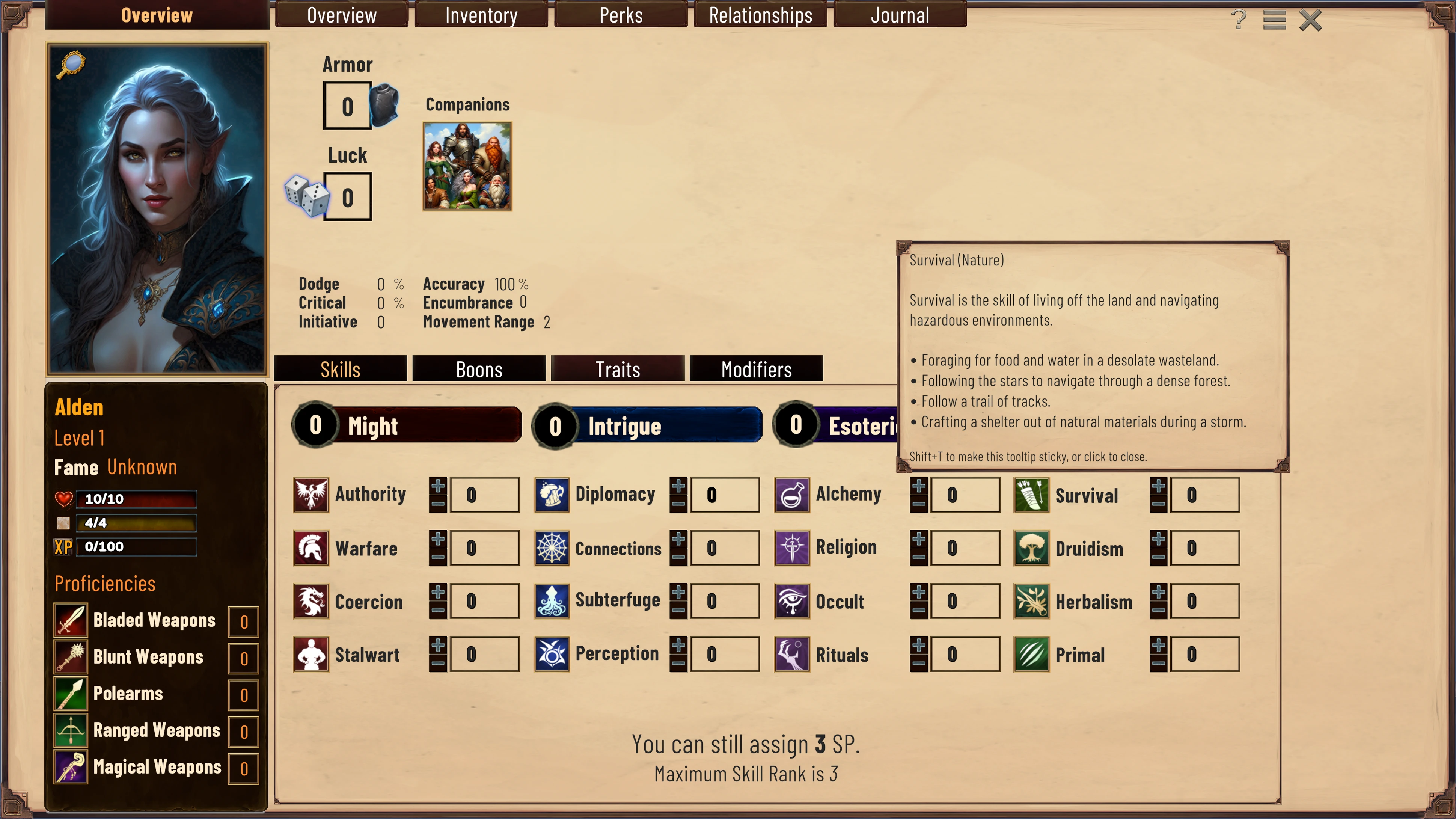Raise the Survival skill rank
Screen dimensions: 1456x819
pos(1158,486)
